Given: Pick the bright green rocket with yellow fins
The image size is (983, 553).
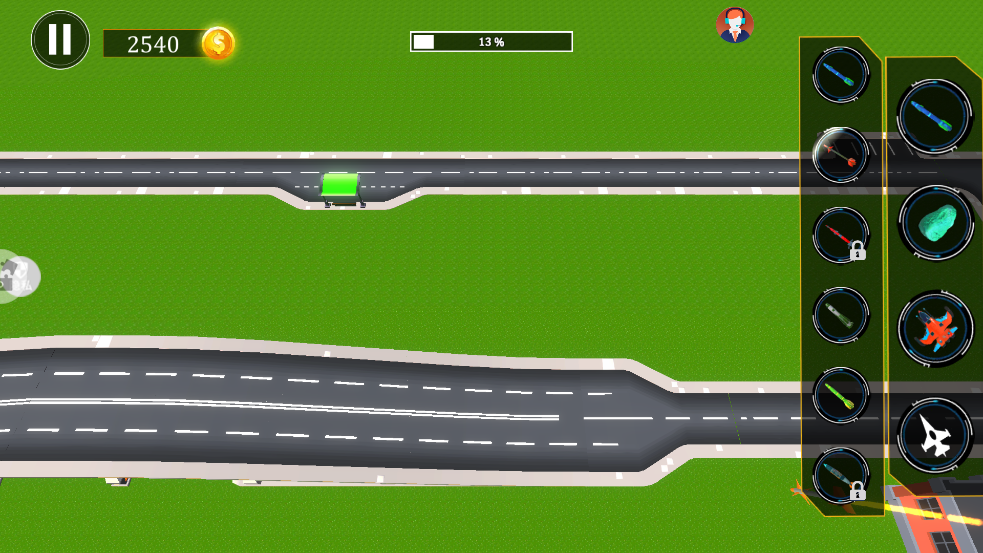Looking at the screenshot, I should (840, 395).
